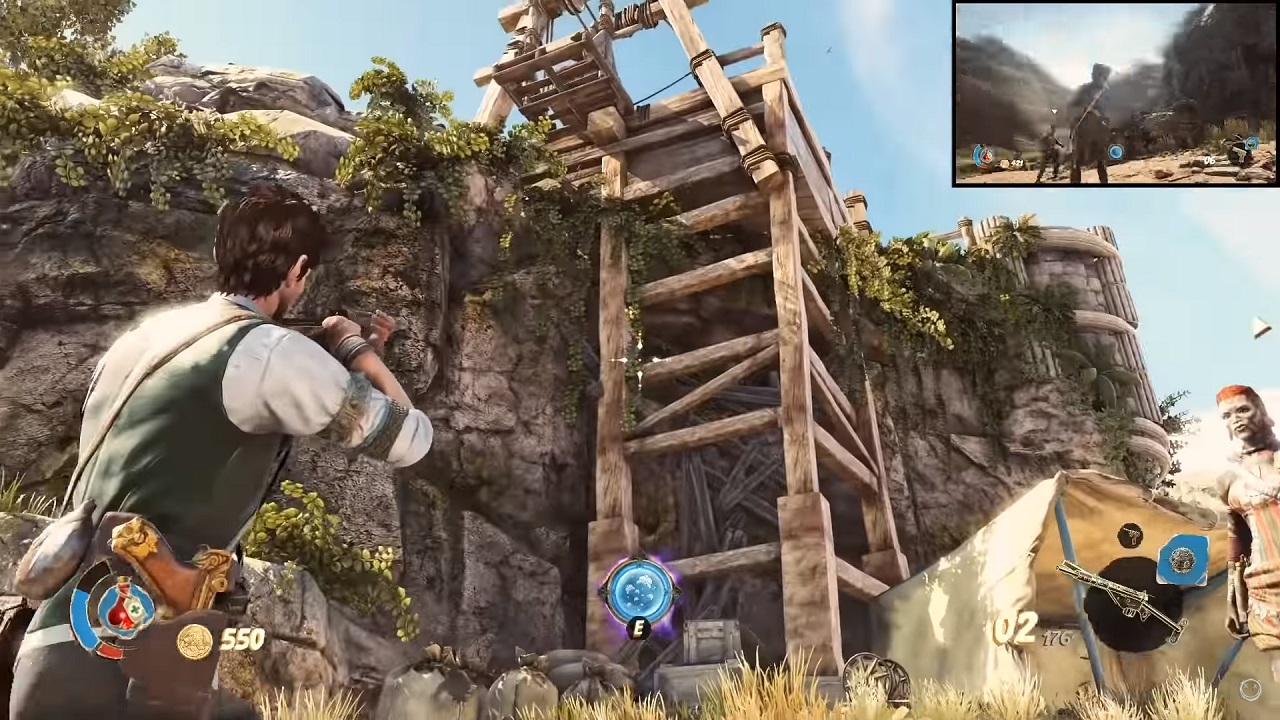Use the red health potion icon
Viewport: 1280px width, 720px height.
[x=123, y=607]
